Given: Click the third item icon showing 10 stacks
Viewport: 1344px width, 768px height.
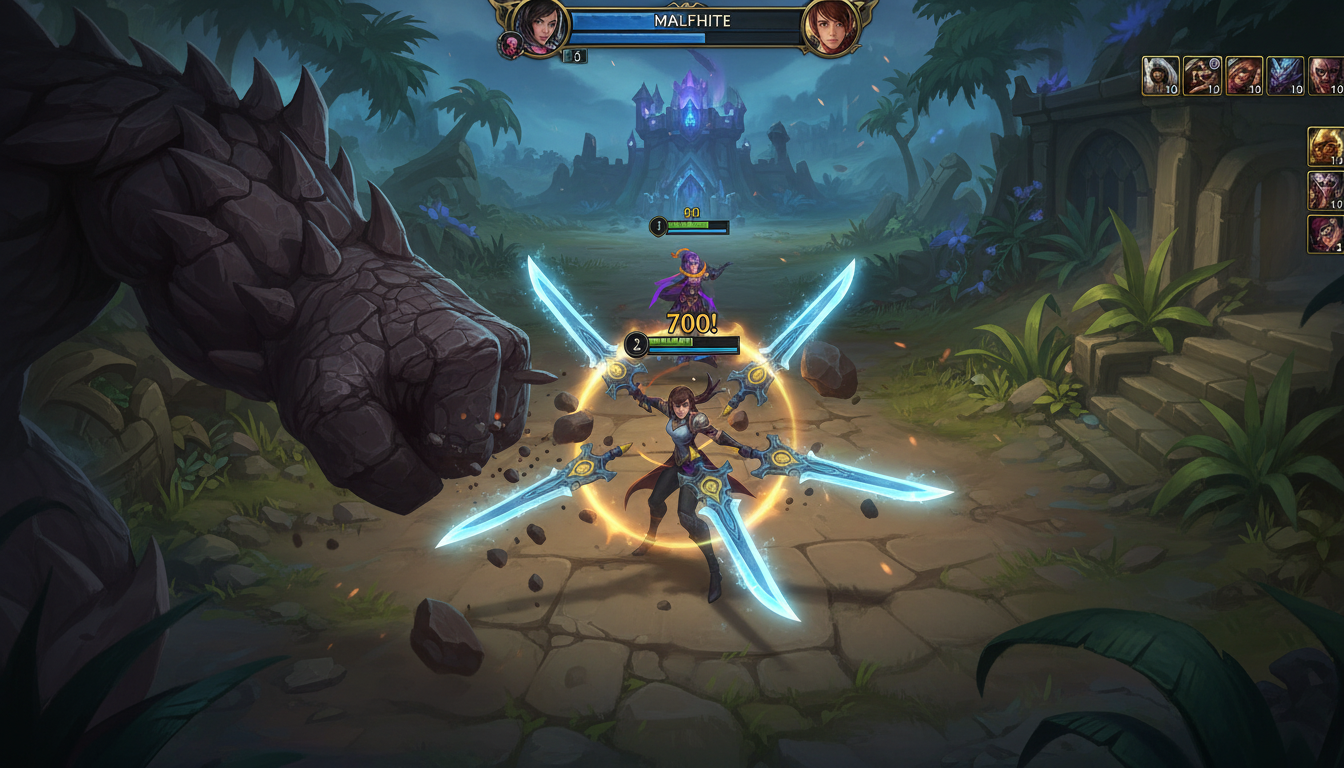Looking at the screenshot, I should [x=1242, y=75].
